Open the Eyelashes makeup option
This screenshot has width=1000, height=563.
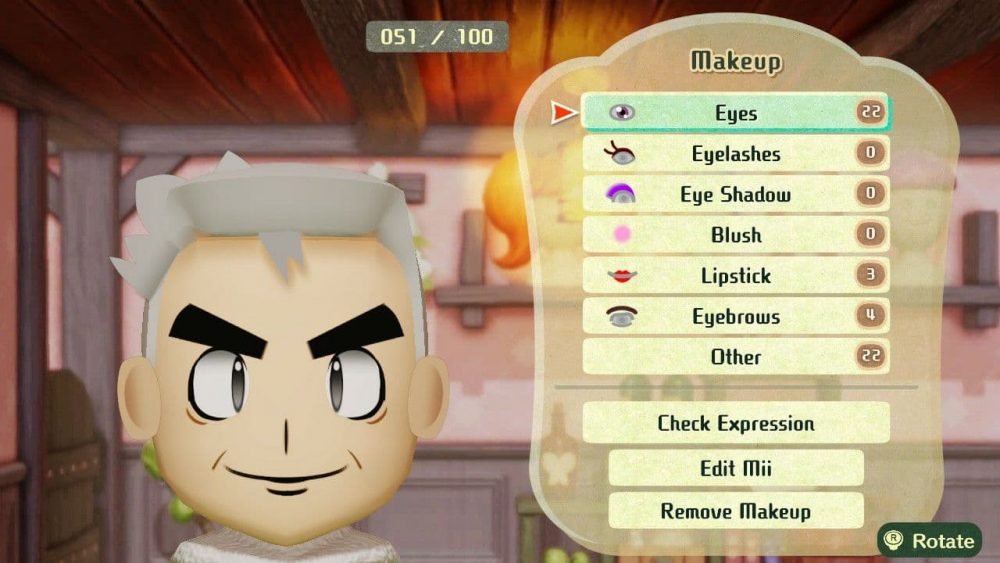(x=735, y=154)
